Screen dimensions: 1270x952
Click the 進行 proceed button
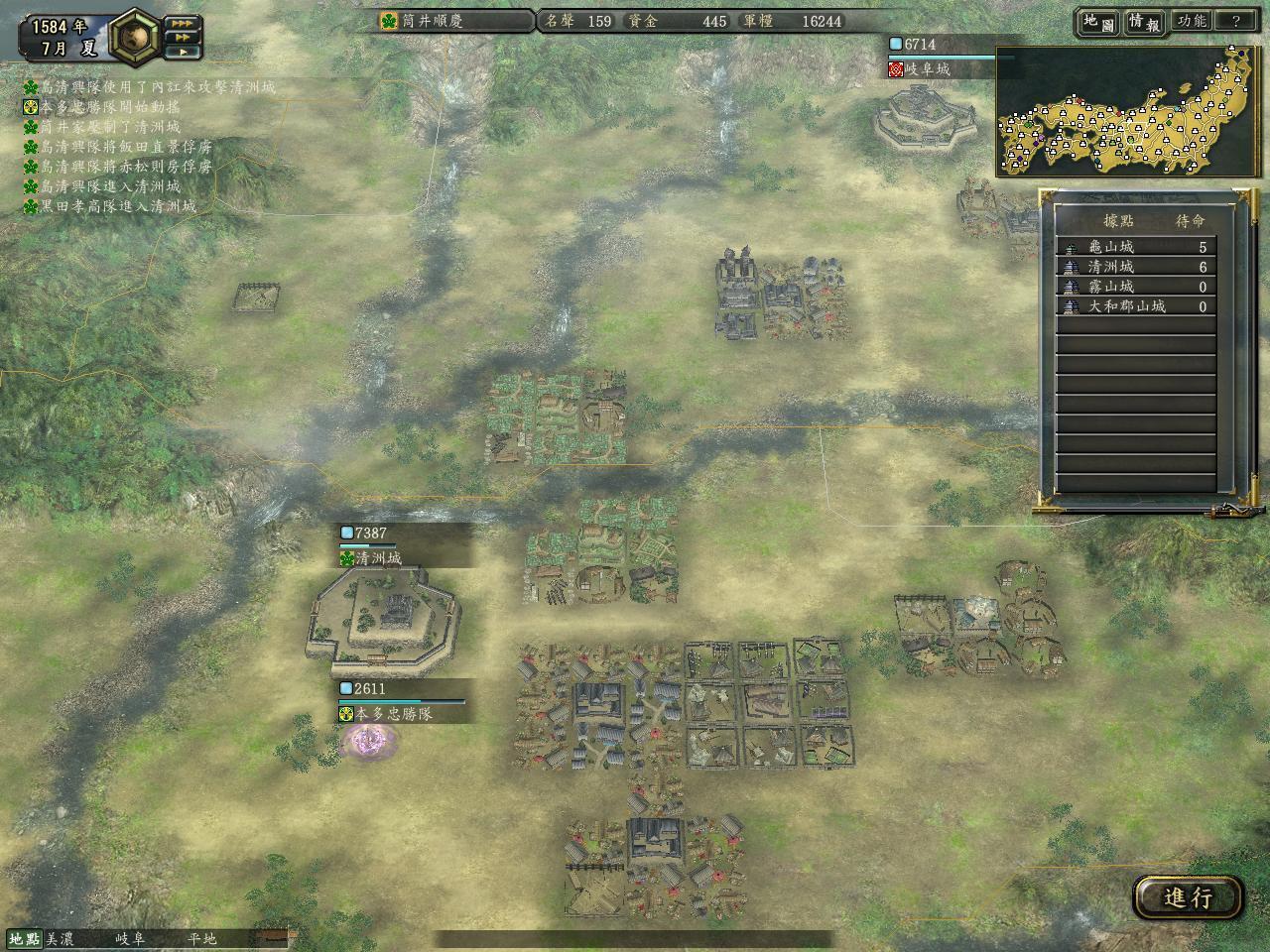pyautogui.click(x=1188, y=897)
